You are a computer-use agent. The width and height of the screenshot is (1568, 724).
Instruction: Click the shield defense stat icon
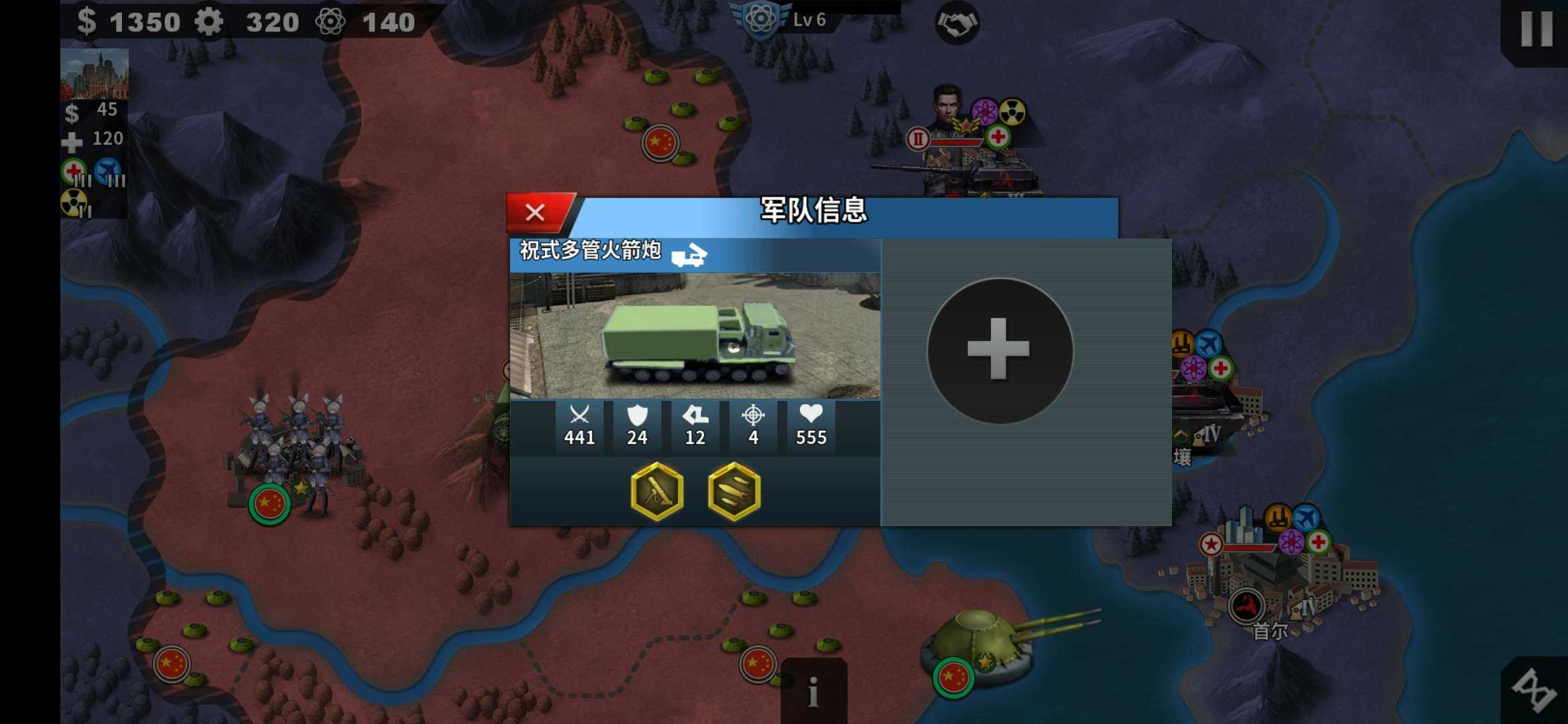point(637,416)
